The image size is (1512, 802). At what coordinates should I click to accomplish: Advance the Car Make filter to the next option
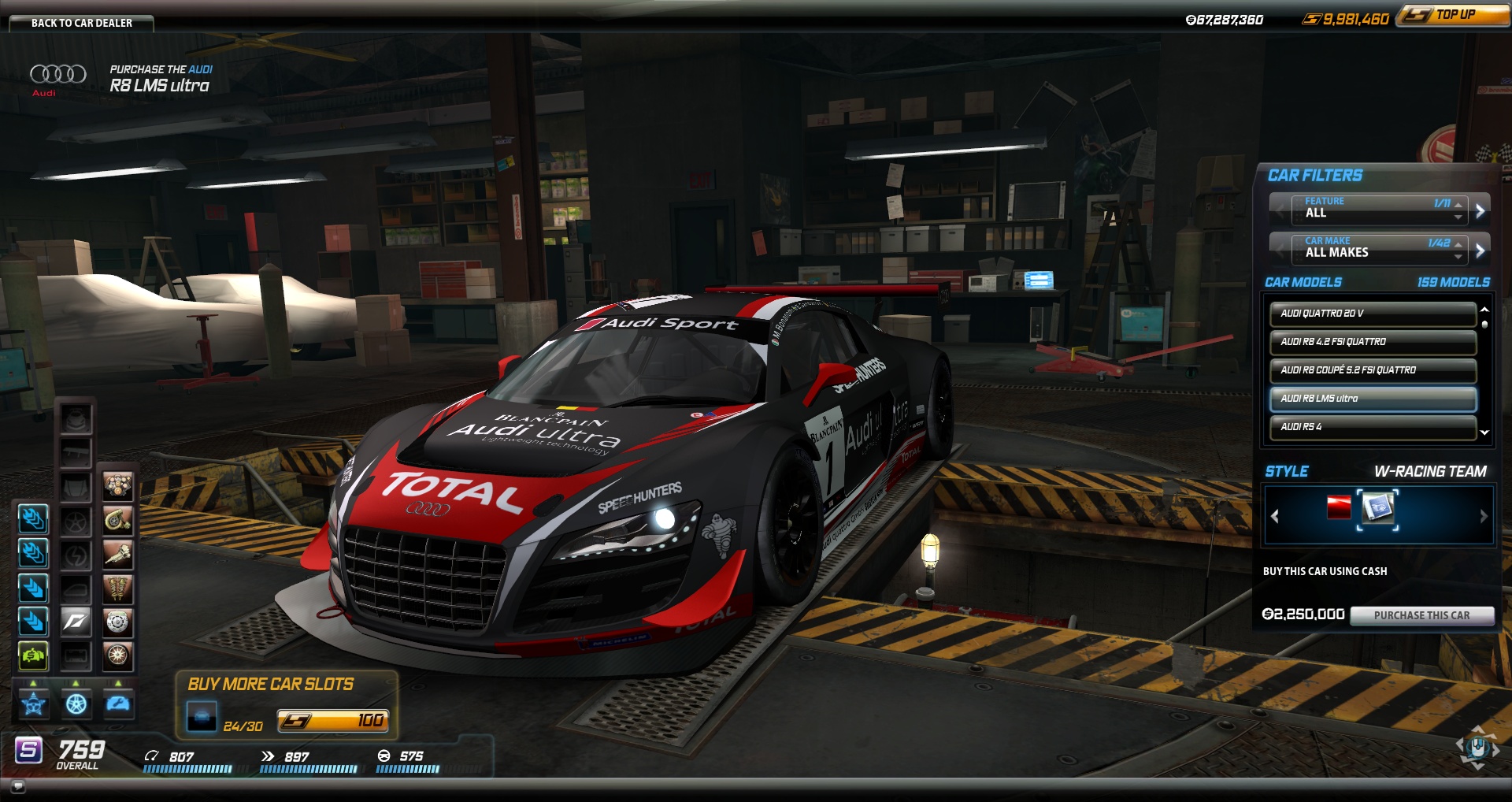1480,250
